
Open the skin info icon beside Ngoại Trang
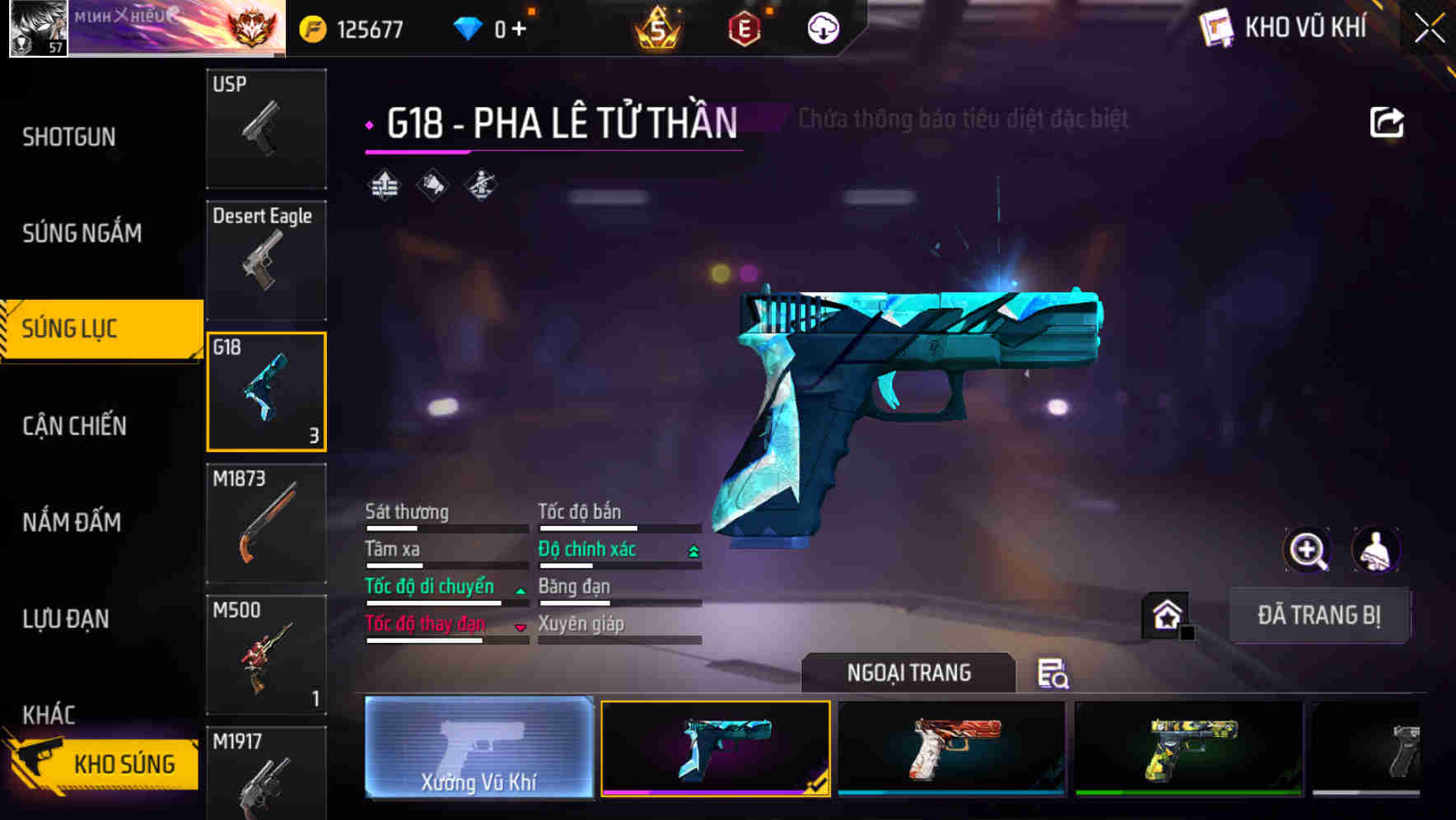1052,674
